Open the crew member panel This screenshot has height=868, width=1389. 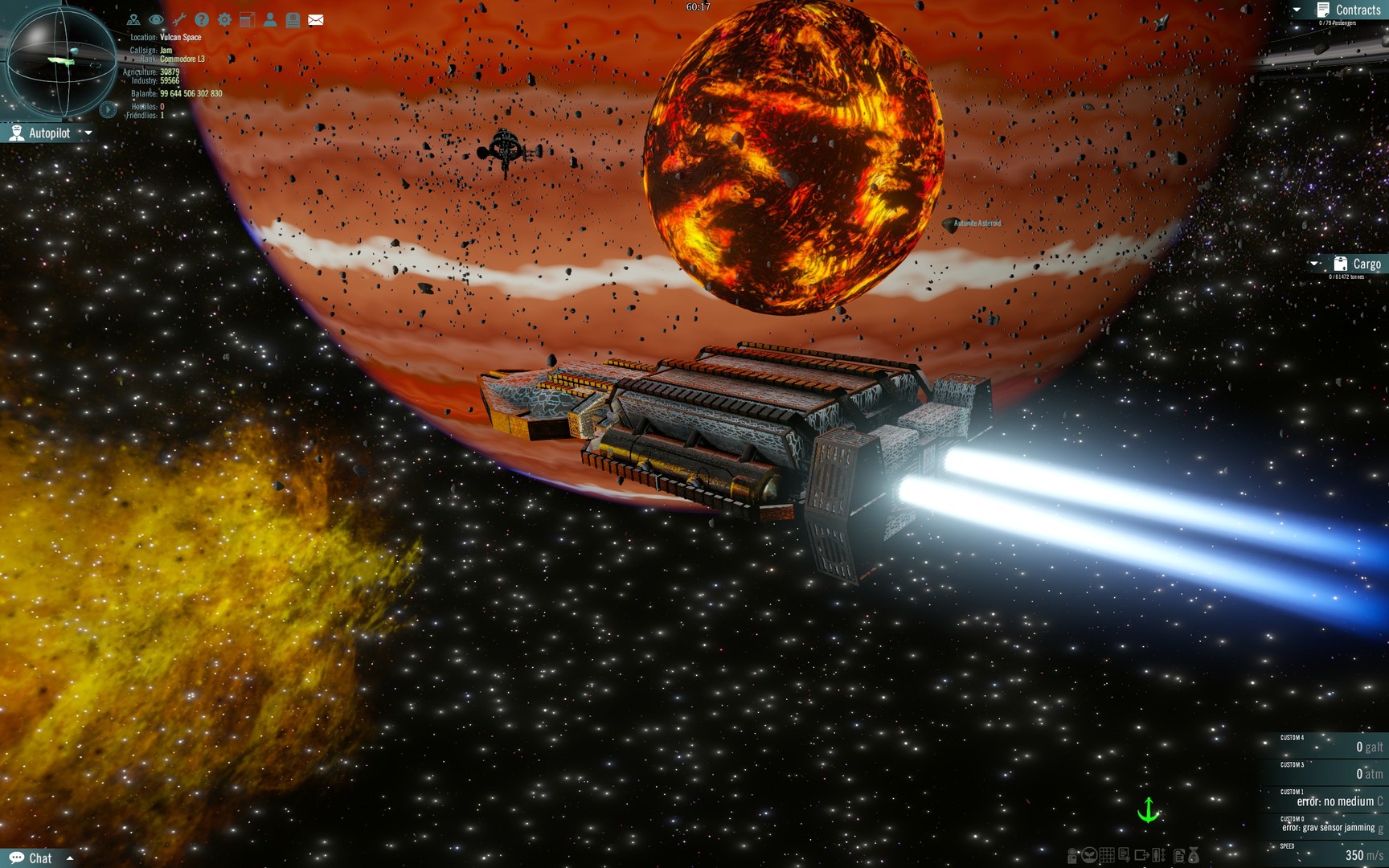coord(270,20)
